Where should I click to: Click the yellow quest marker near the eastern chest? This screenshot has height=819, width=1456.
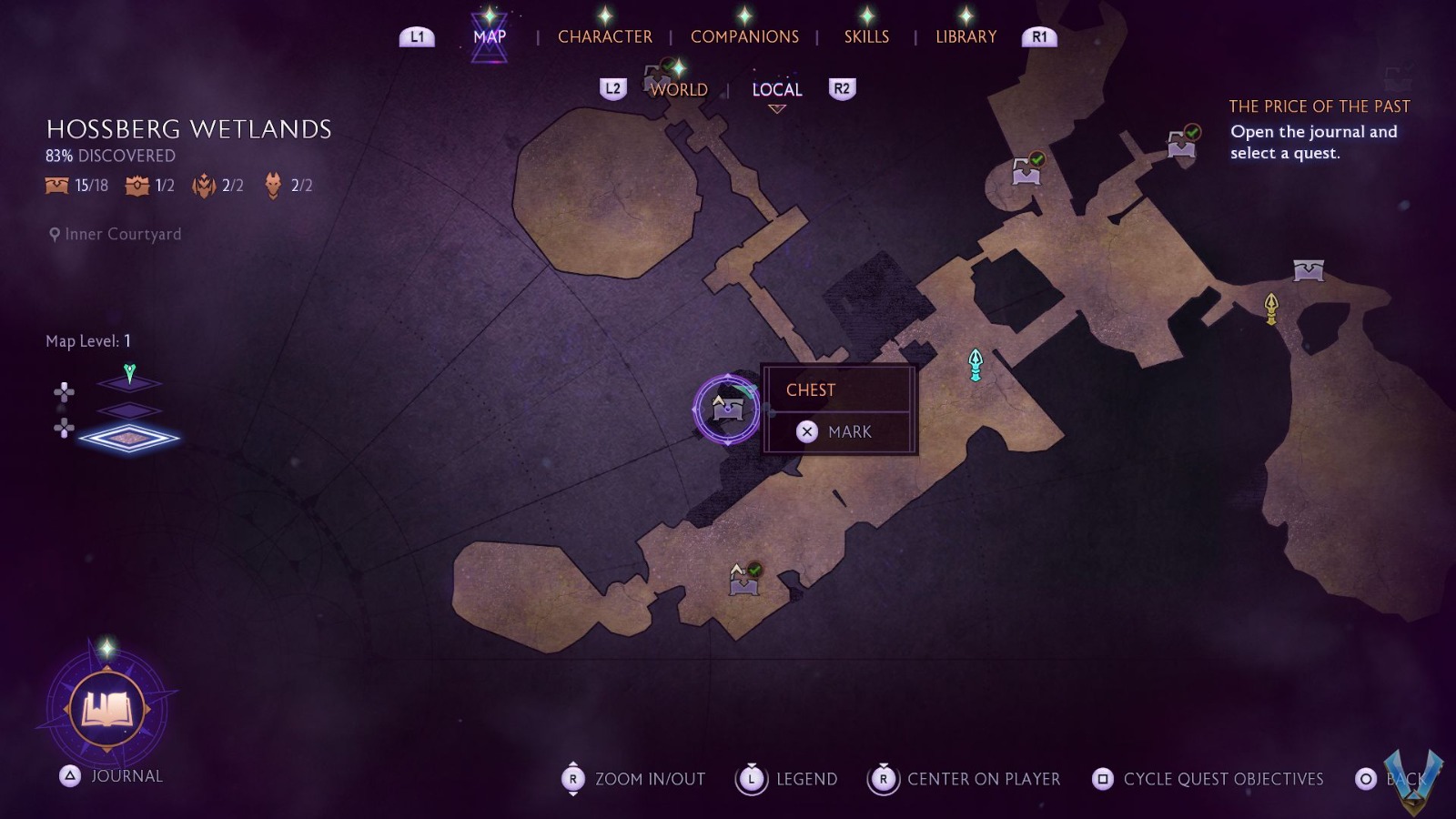pos(1270,308)
